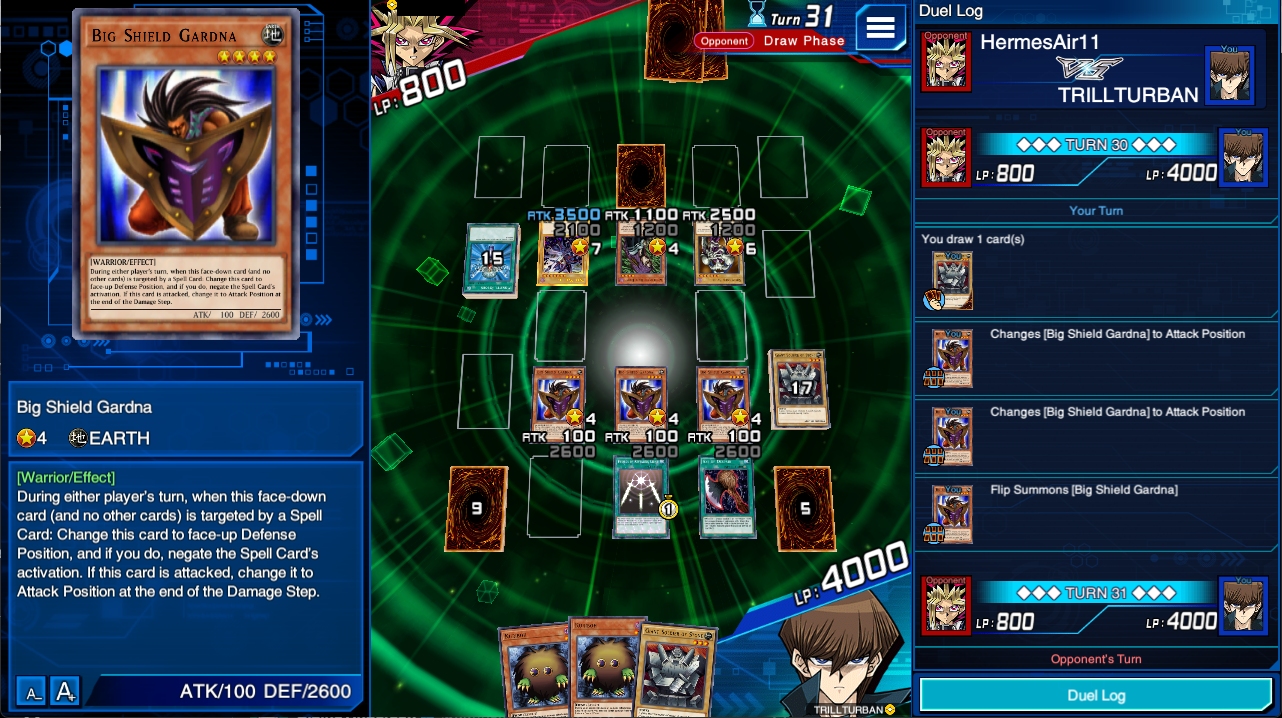
Task: Select the Swords of Revealing Light spell card
Action: tap(640, 497)
